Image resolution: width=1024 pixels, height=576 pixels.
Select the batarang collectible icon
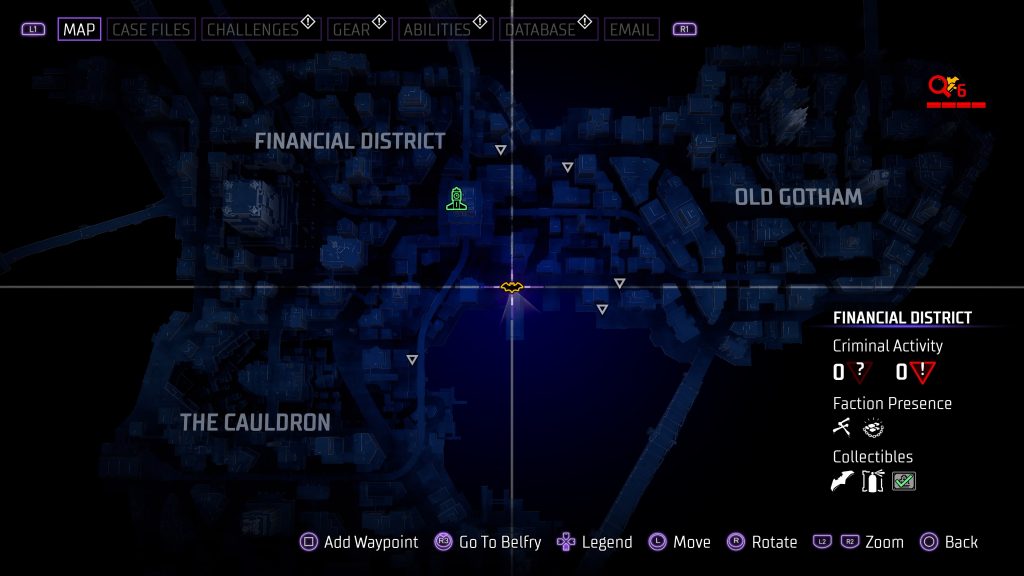point(842,482)
